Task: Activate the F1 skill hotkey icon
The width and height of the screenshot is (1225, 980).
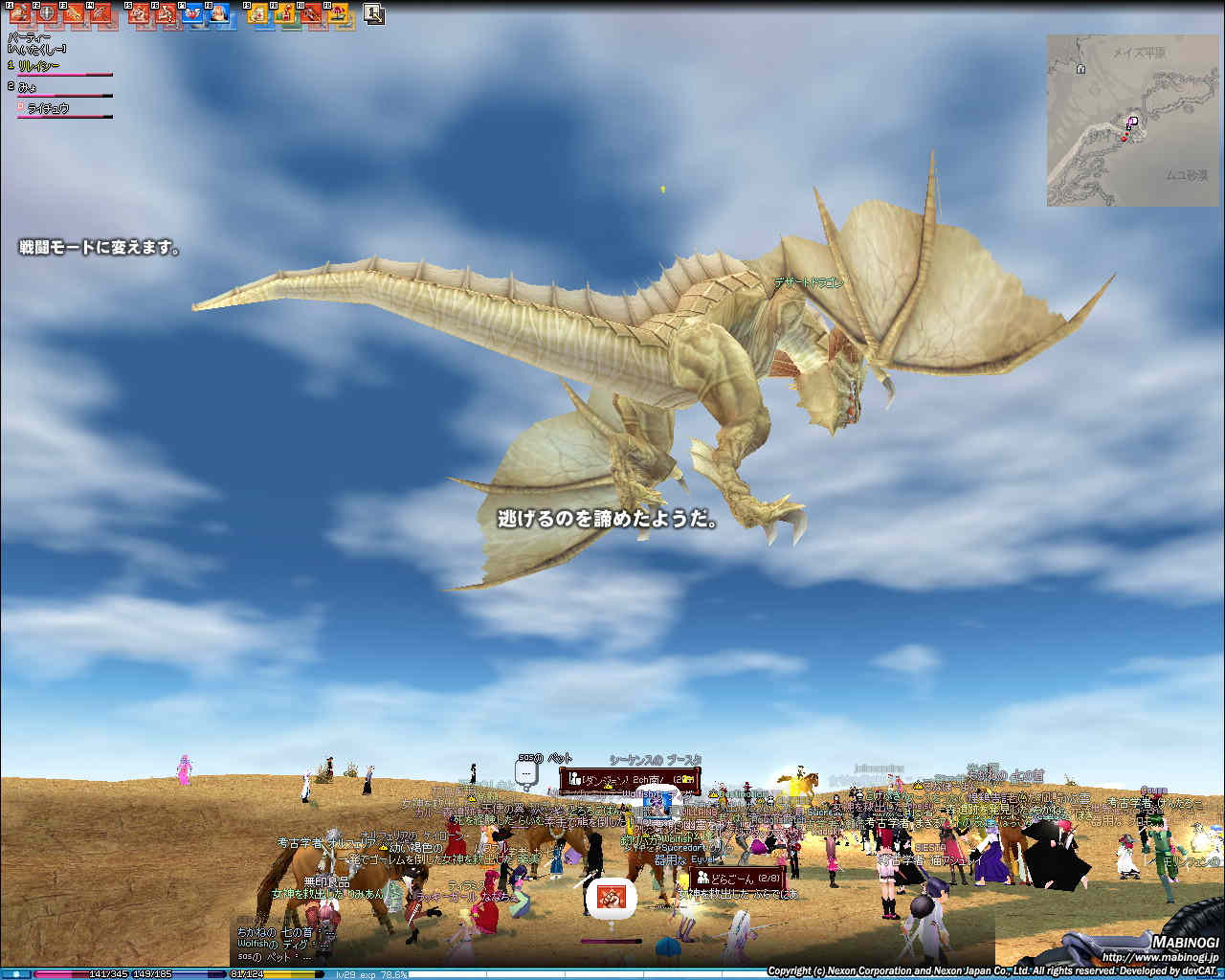Action: 19,13
